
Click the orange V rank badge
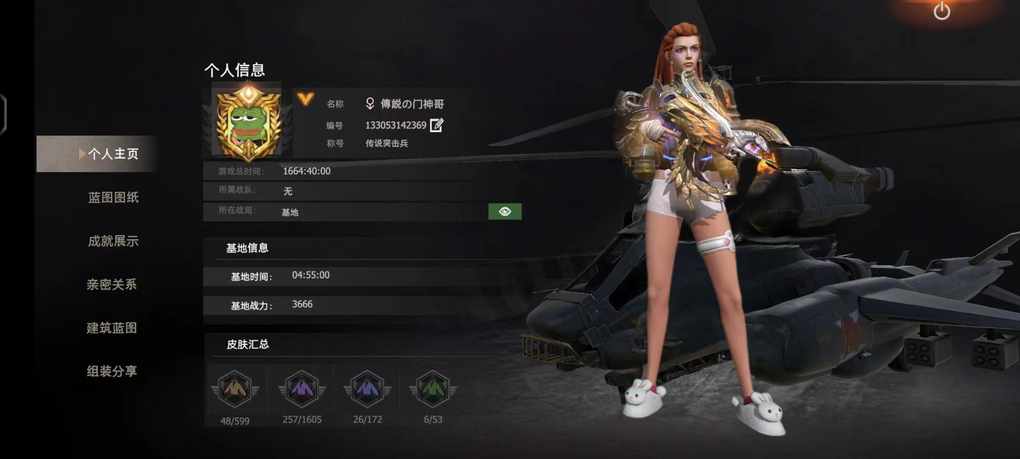[x=305, y=100]
